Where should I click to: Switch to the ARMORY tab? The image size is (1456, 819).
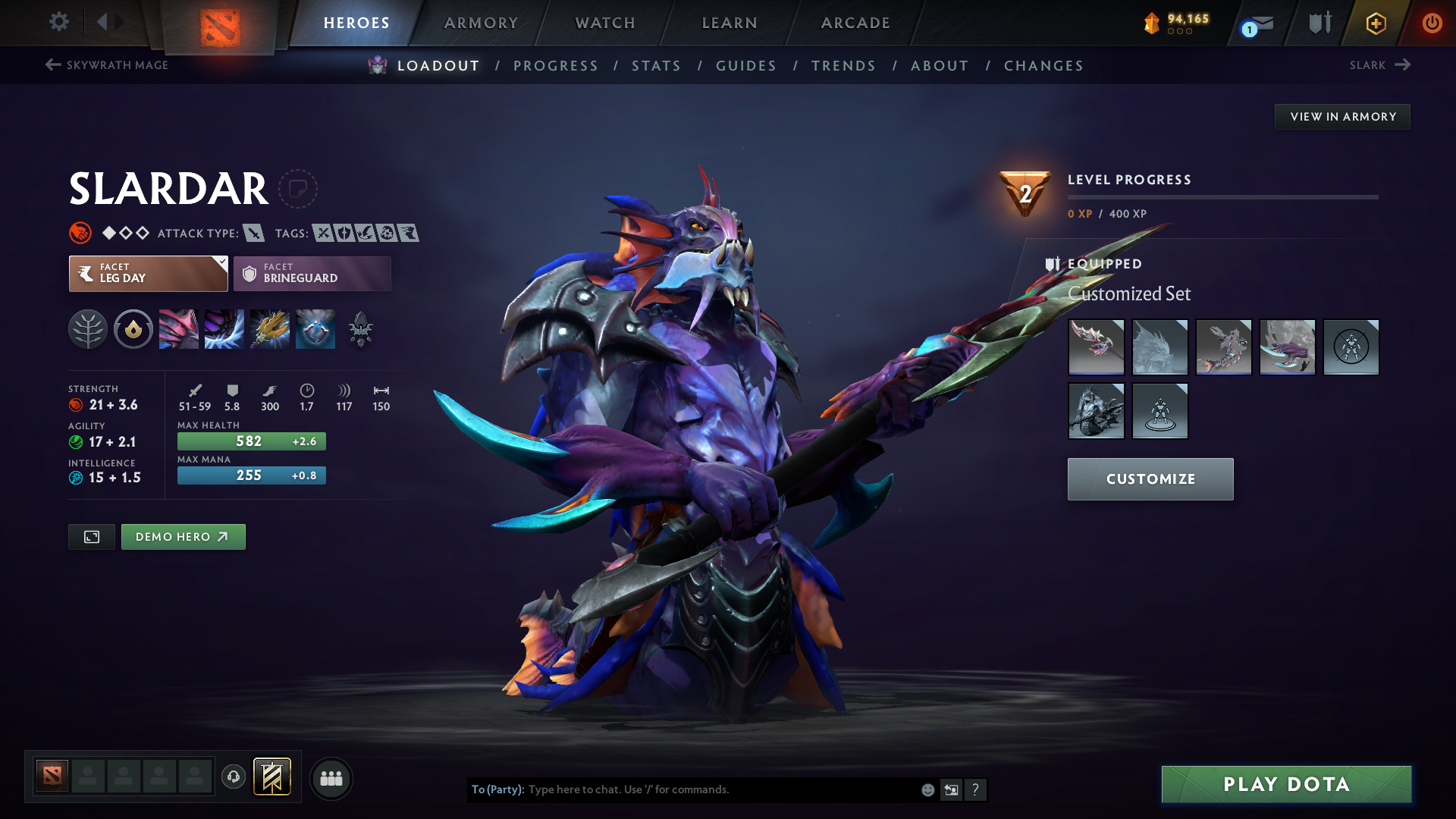pyautogui.click(x=481, y=23)
